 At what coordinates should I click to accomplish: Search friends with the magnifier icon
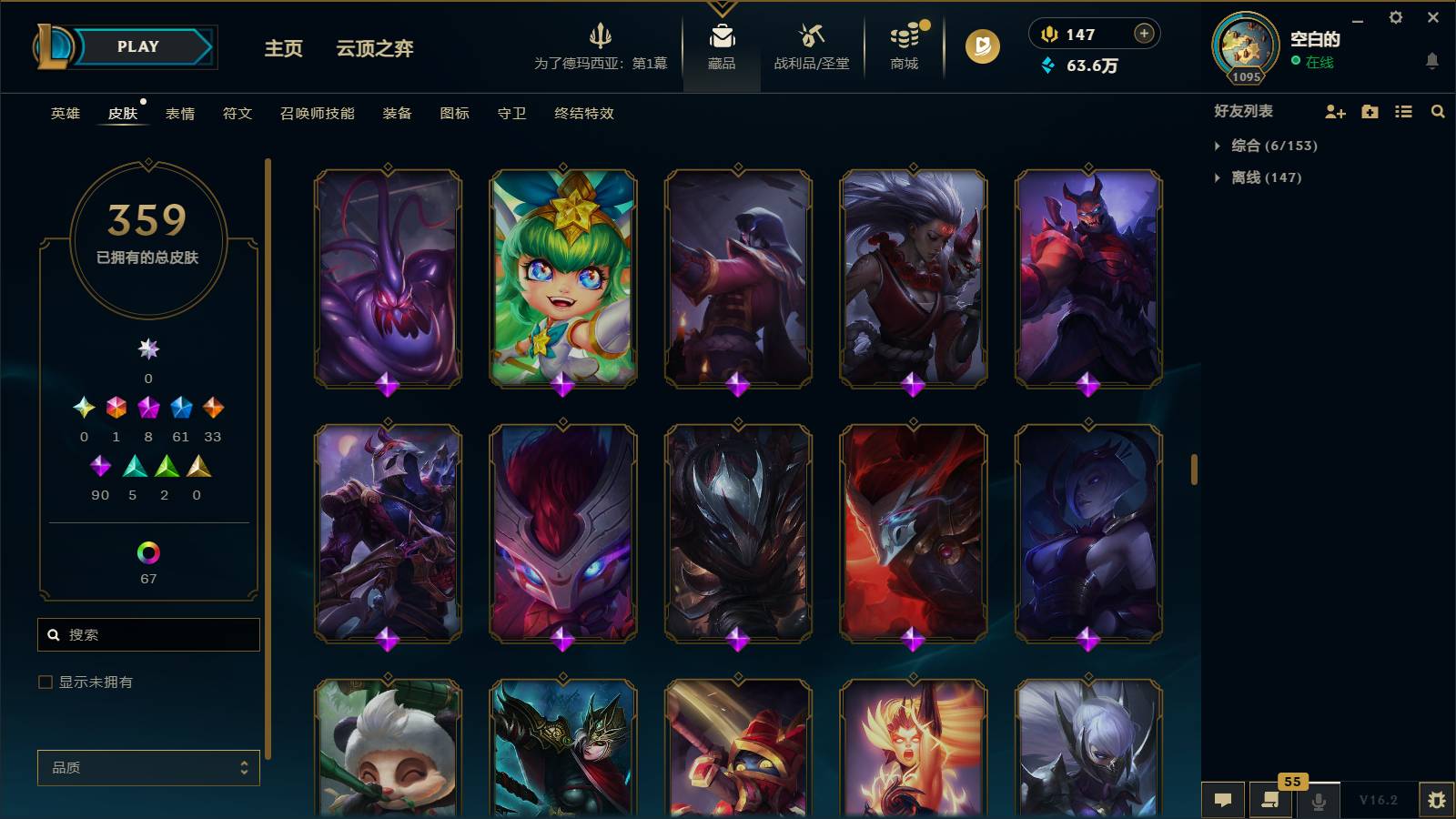click(x=1437, y=111)
